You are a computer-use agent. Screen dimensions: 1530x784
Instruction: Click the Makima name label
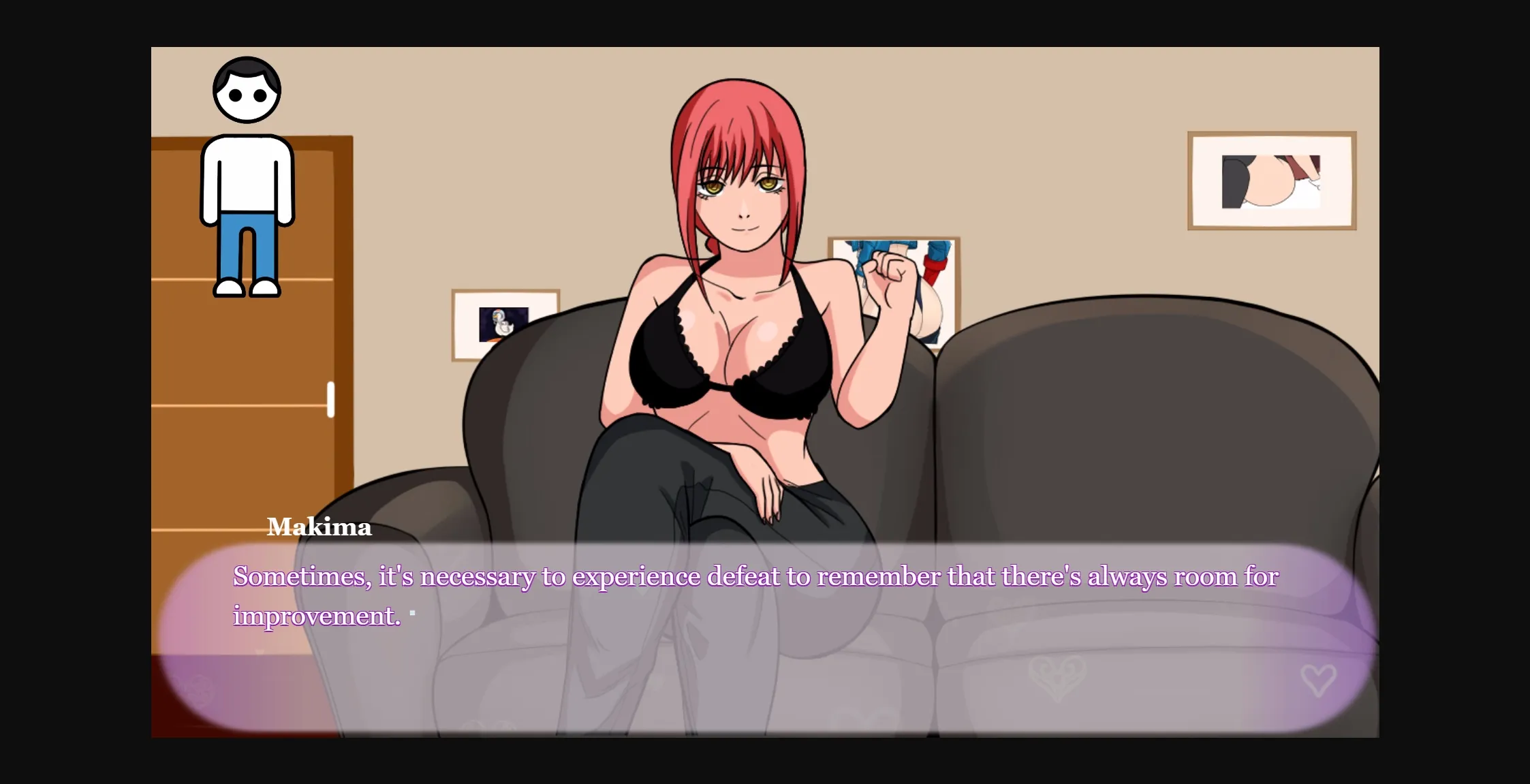(x=319, y=527)
